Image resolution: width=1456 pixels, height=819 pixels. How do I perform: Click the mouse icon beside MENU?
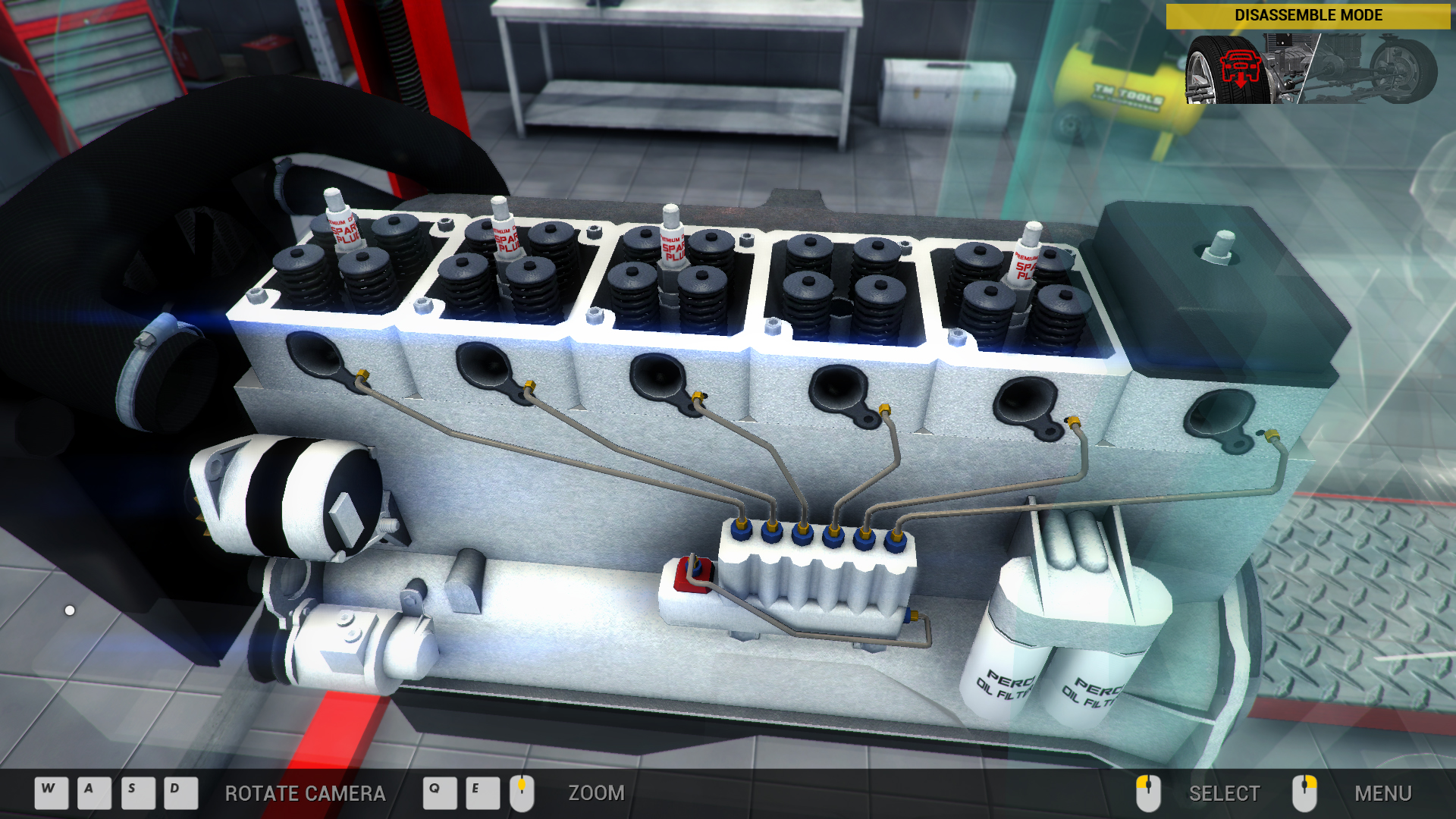[1306, 792]
